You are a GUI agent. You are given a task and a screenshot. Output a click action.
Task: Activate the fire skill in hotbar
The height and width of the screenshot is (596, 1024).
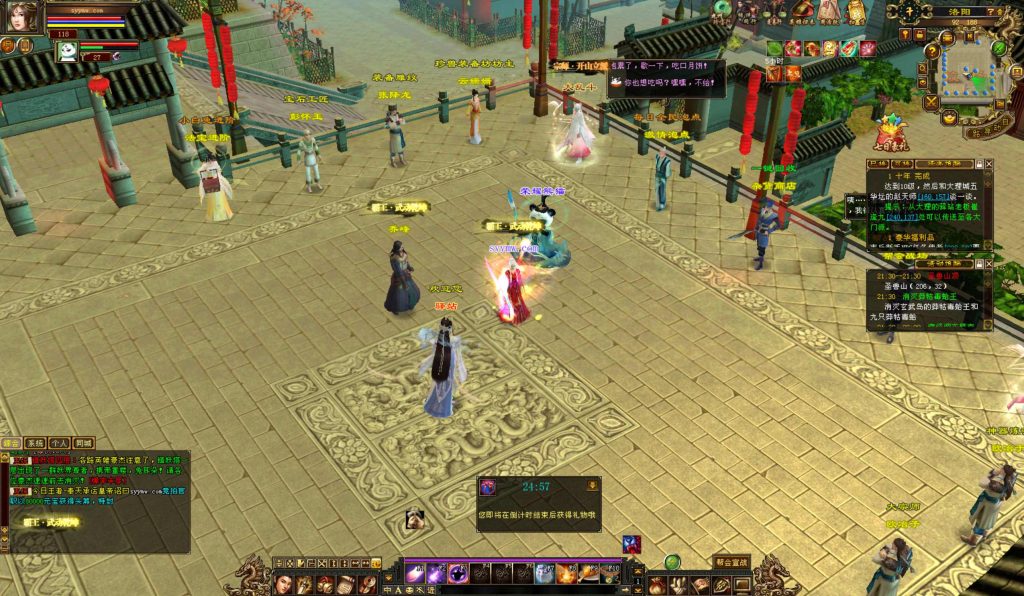[x=566, y=574]
